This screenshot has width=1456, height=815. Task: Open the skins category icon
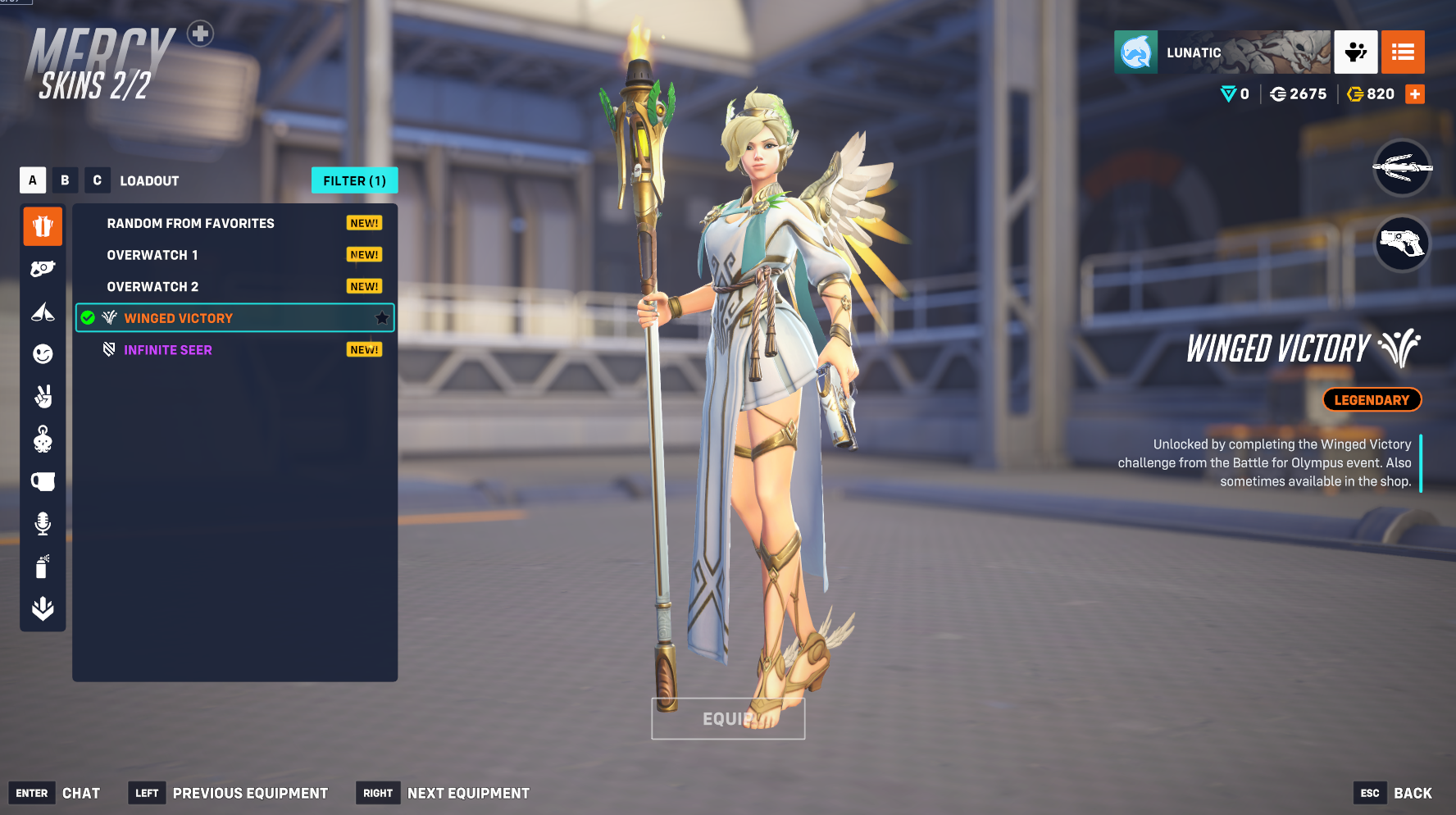[x=43, y=225]
